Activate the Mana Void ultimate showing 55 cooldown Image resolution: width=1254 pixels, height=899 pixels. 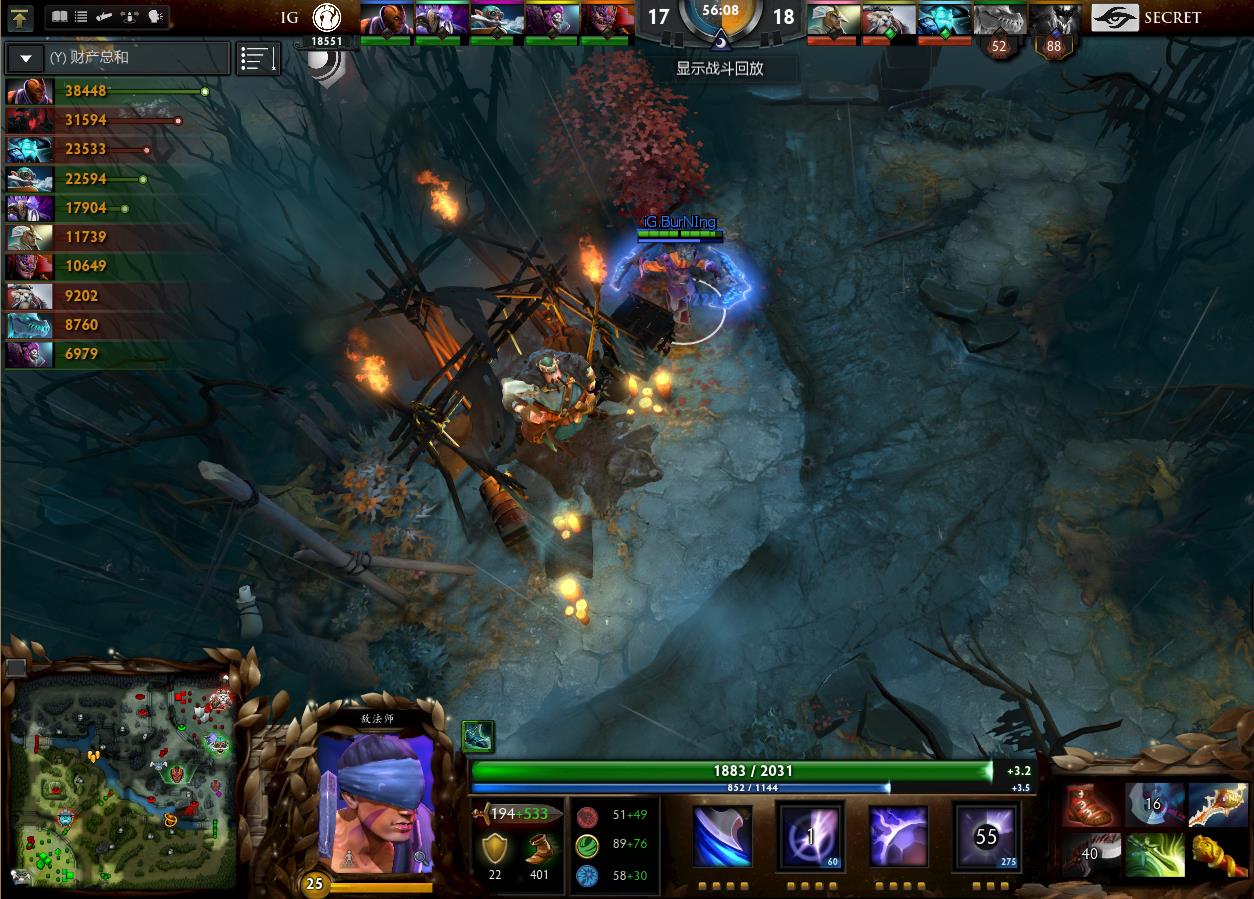[986, 837]
